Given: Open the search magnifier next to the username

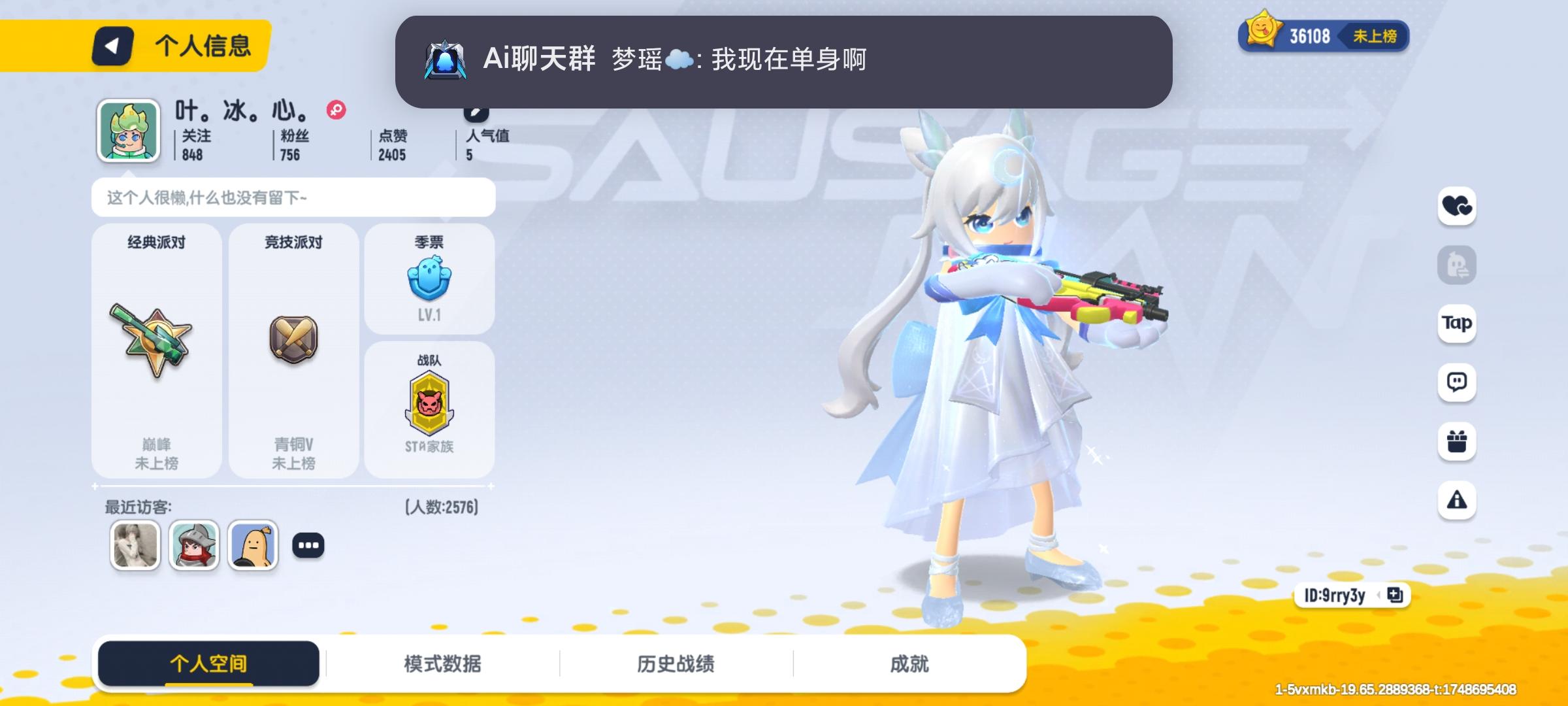Looking at the screenshot, I should click(335, 111).
